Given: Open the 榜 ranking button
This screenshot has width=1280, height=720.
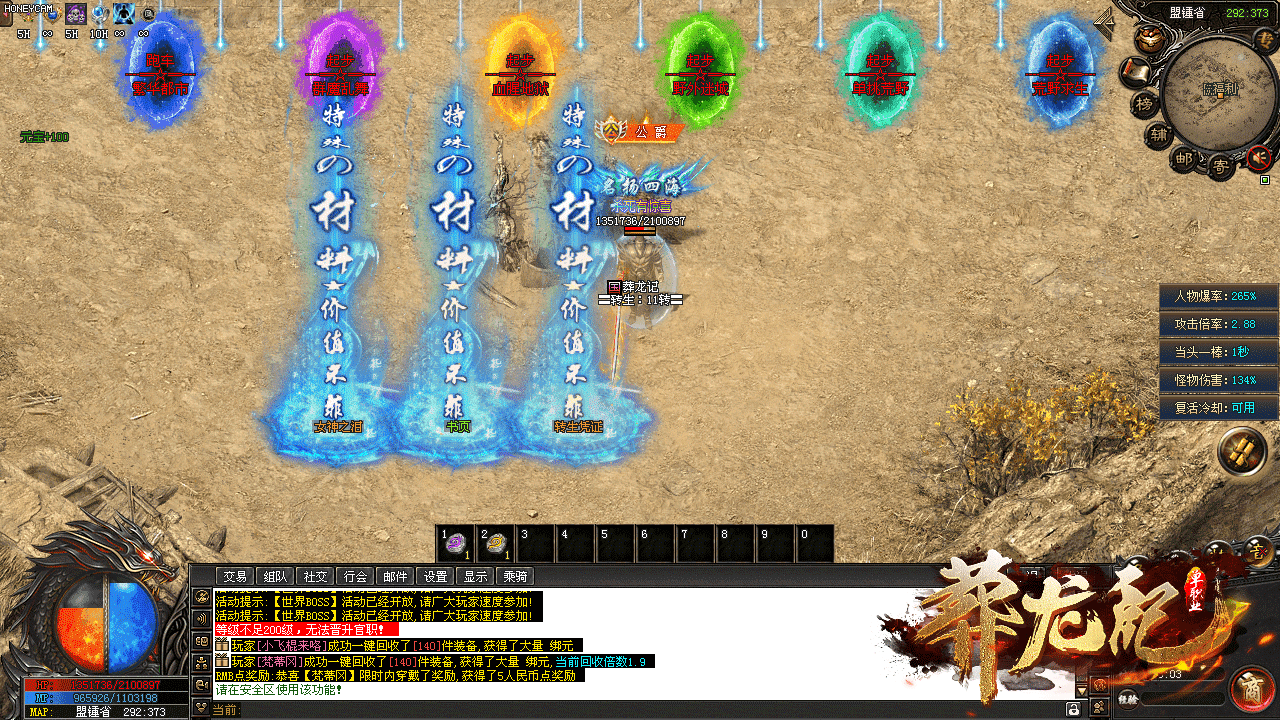Looking at the screenshot, I should coord(1143,104).
